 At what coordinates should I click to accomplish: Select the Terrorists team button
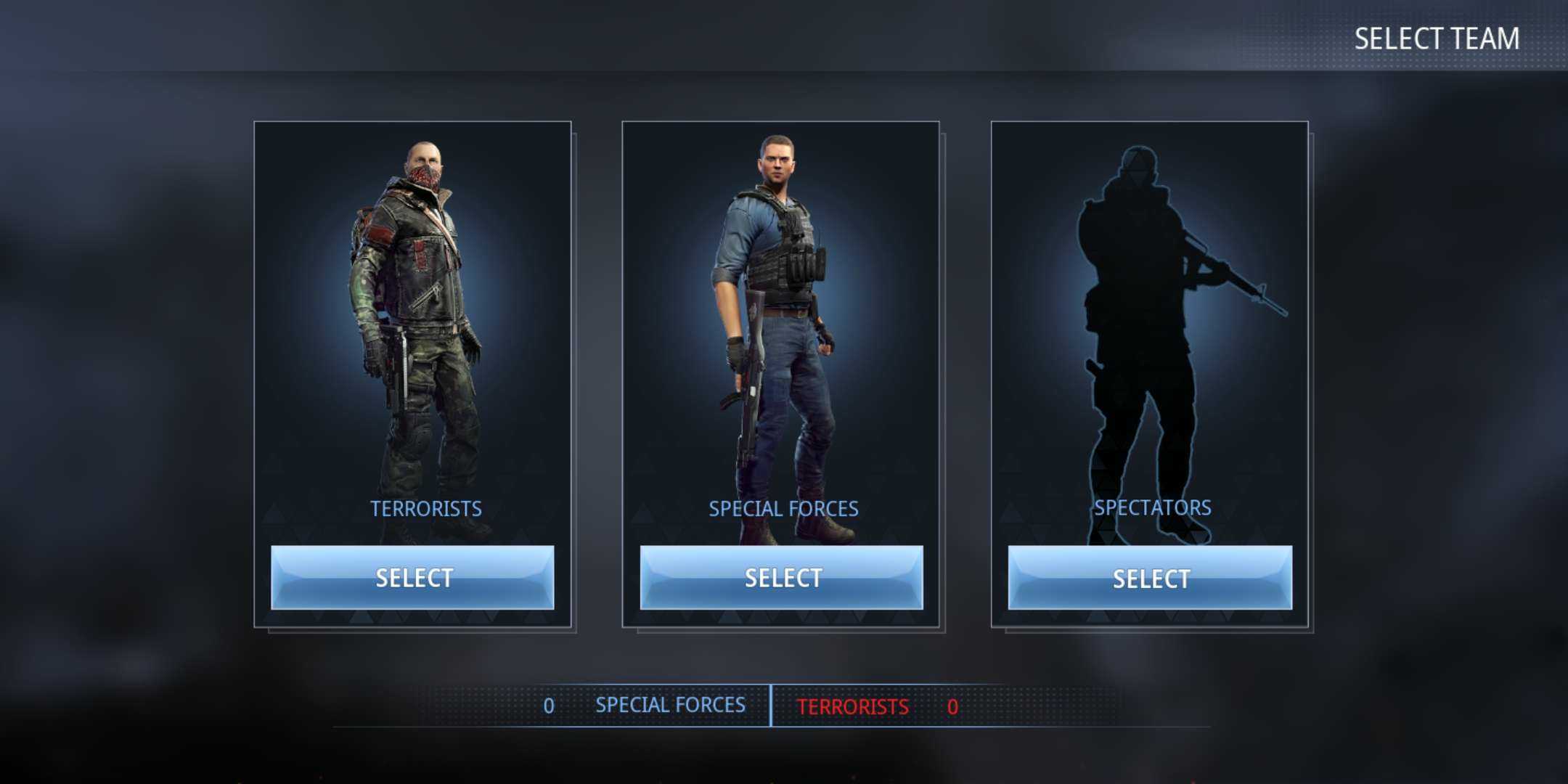(x=412, y=578)
